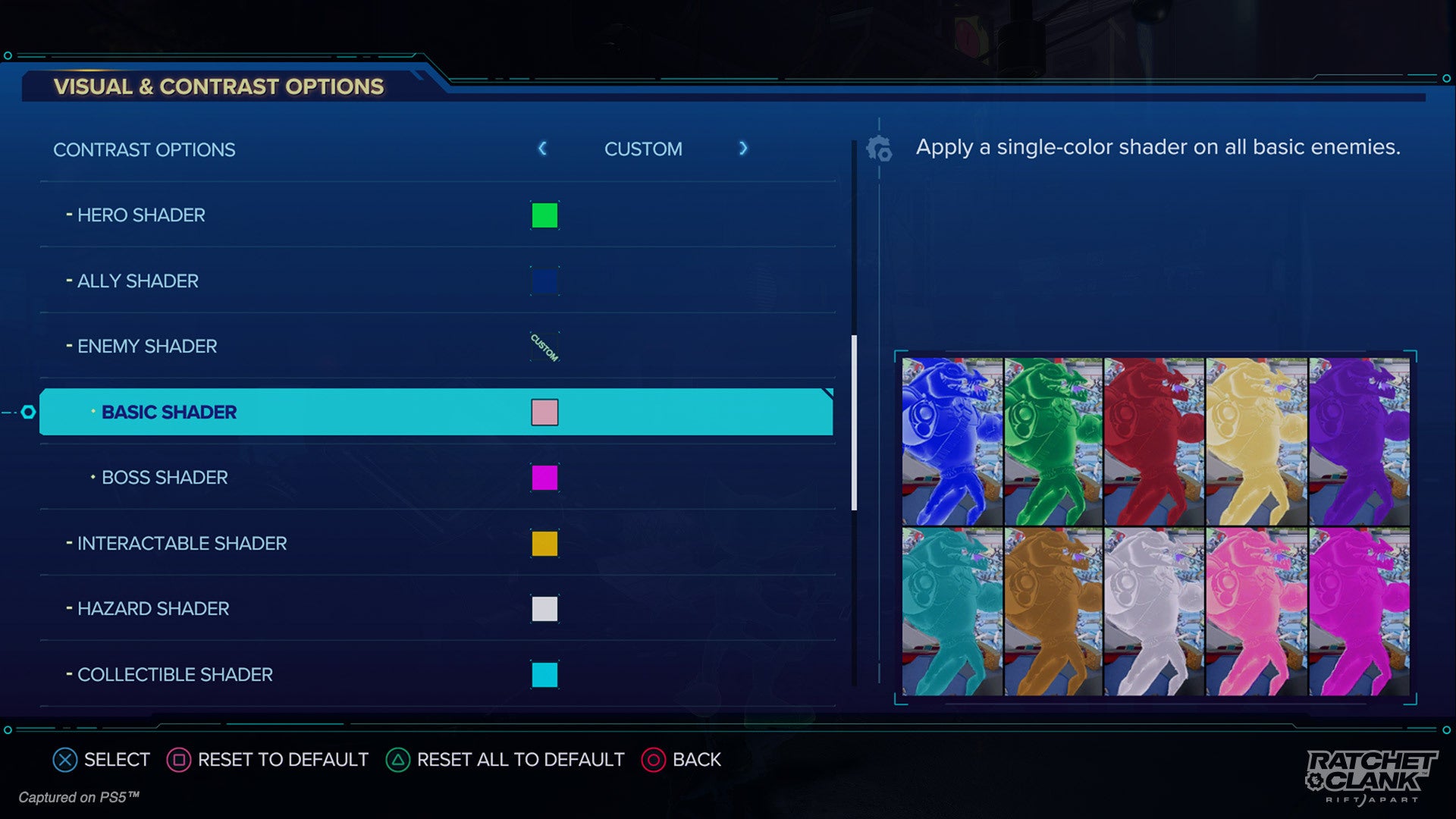1456x819 pixels.
Task: Select the Hero Shader green color square
Action: (544, 215)
